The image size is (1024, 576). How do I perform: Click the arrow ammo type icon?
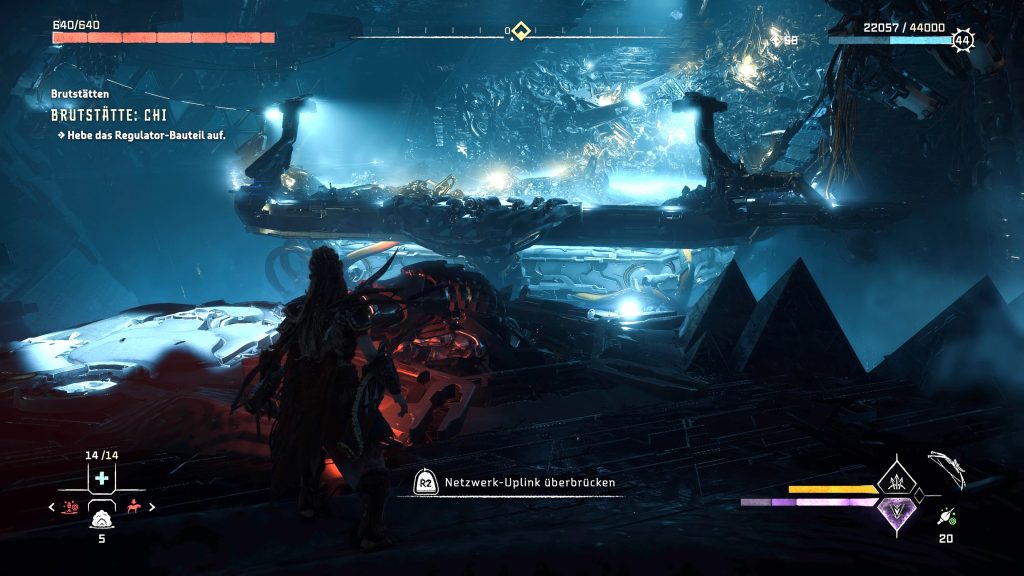coord(945,516)
